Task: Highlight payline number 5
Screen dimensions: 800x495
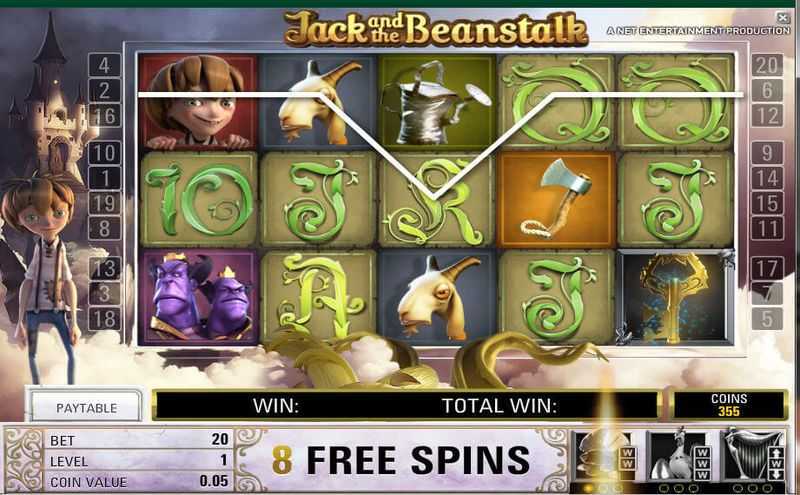Action: tap(767, 318)
